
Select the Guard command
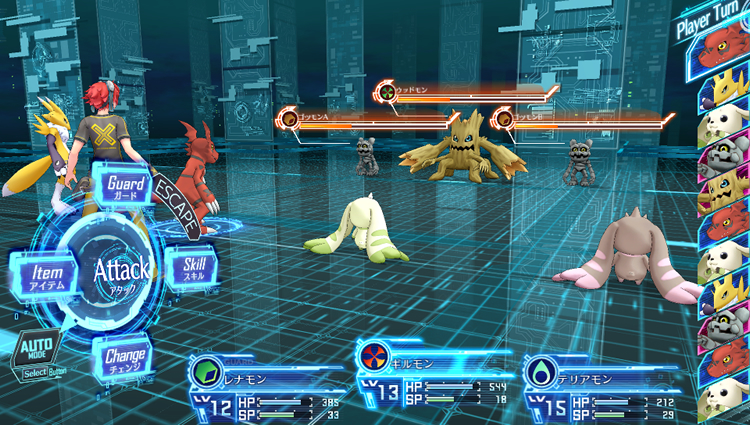point(125,186)
